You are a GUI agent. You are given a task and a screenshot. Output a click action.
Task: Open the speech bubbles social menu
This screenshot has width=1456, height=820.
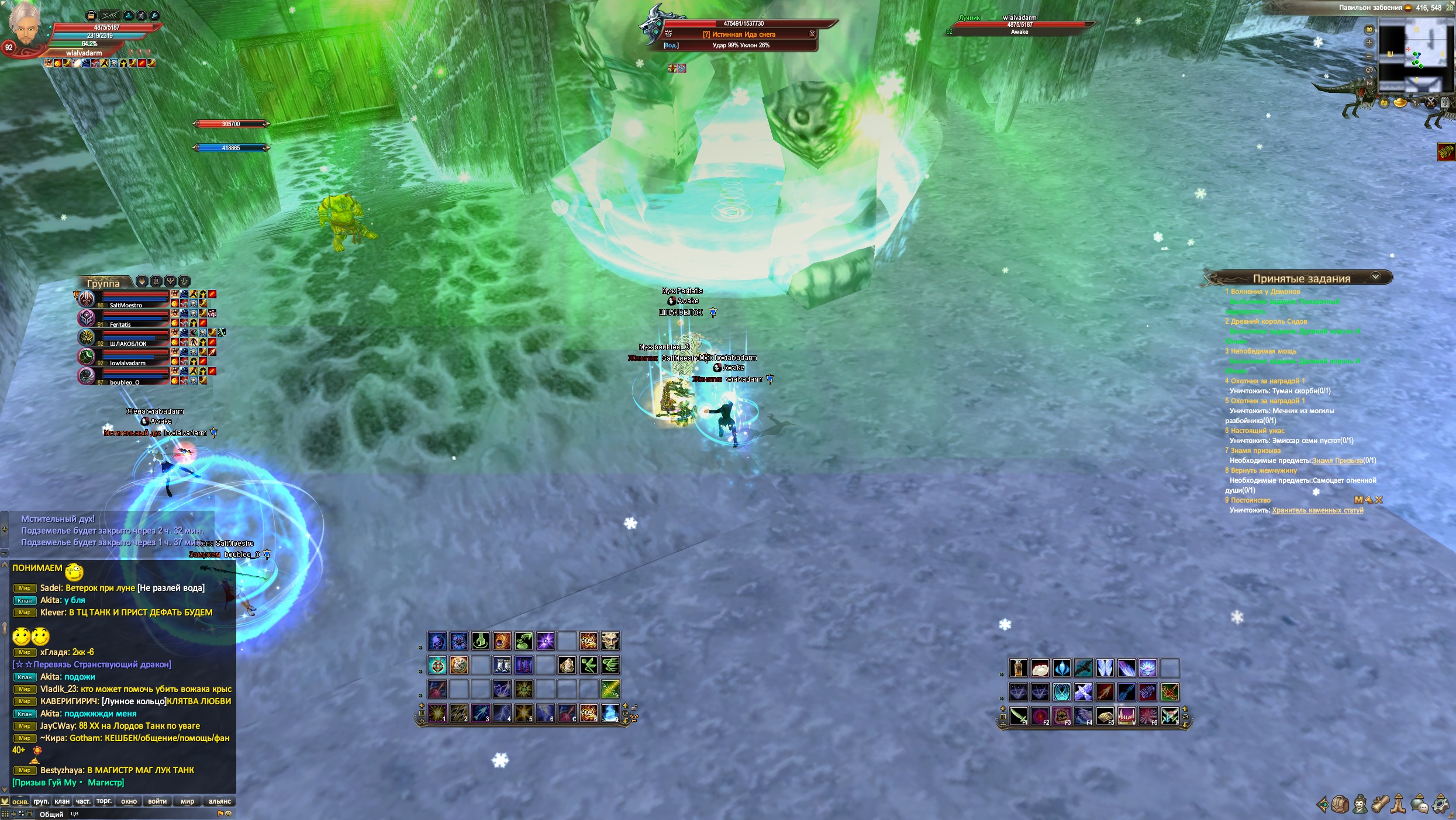(x=1420, y=804)
